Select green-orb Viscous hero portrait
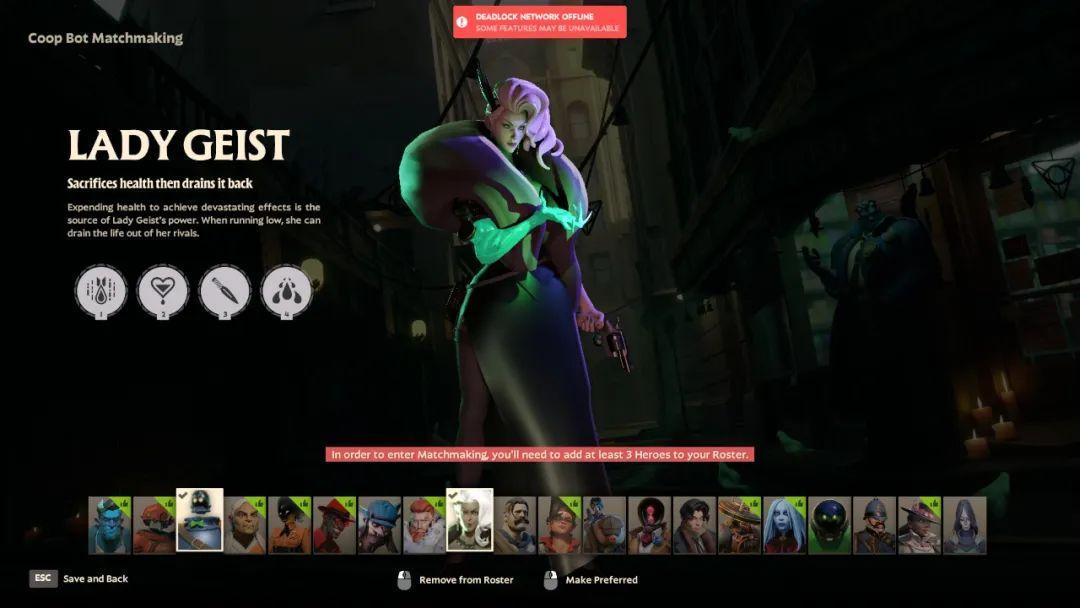Screen dimensions: 1080x608 (829, 525)
